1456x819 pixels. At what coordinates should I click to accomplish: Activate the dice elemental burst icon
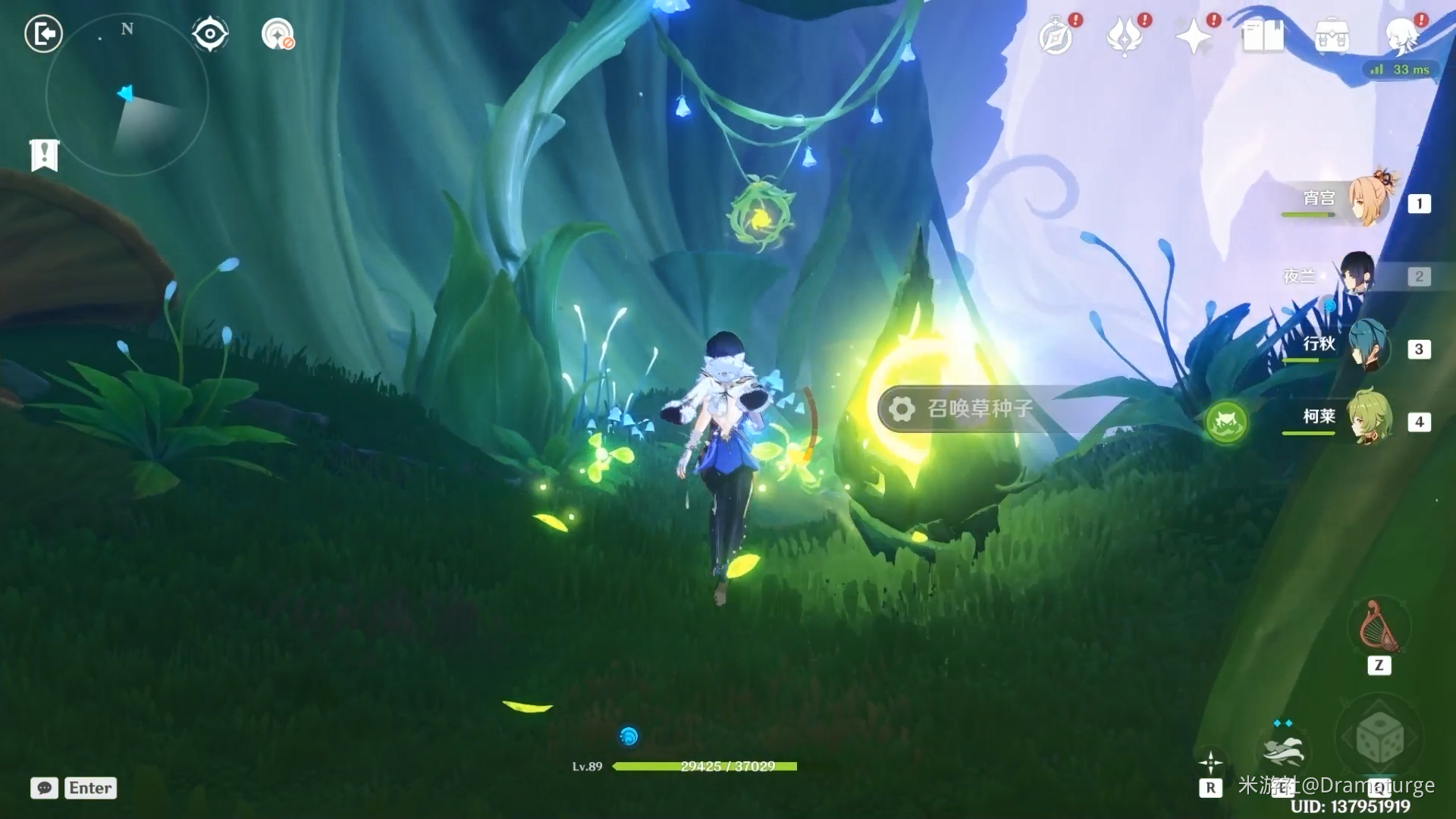click(1379, 737)
